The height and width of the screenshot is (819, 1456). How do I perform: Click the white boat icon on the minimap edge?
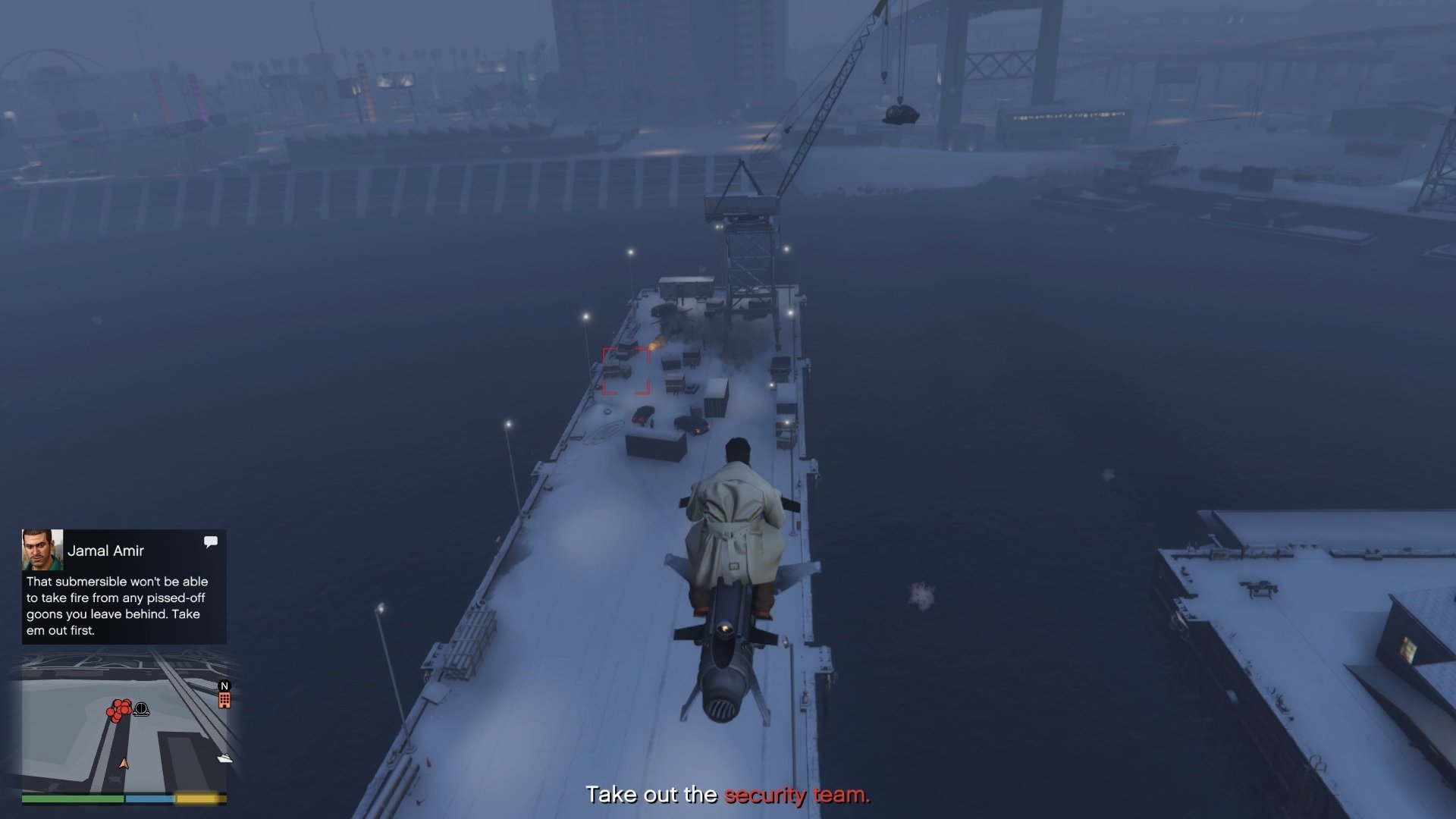[x=225, y=759]
